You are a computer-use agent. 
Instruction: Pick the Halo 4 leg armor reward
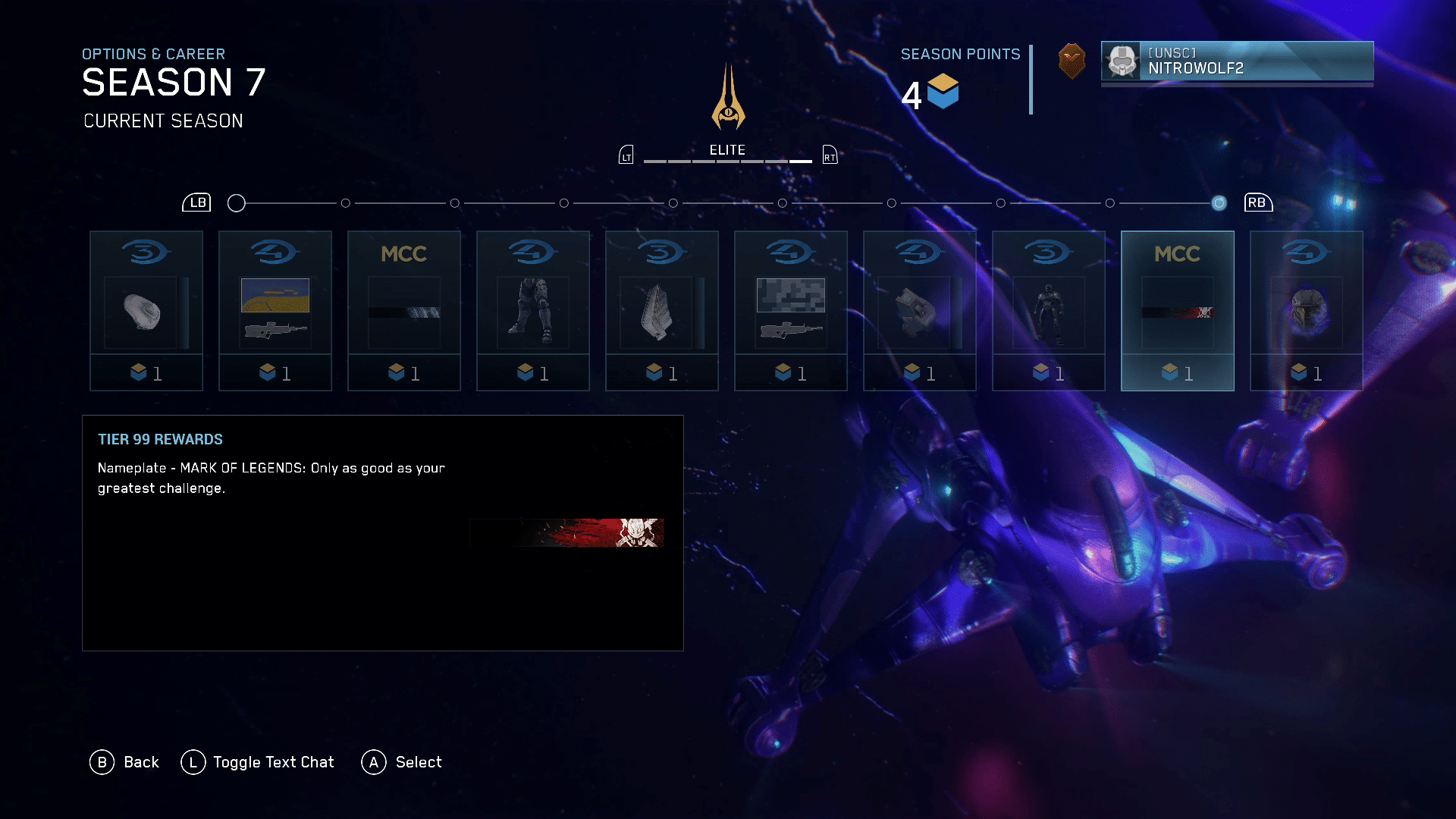pyautogui.click(x=533, y=311)
